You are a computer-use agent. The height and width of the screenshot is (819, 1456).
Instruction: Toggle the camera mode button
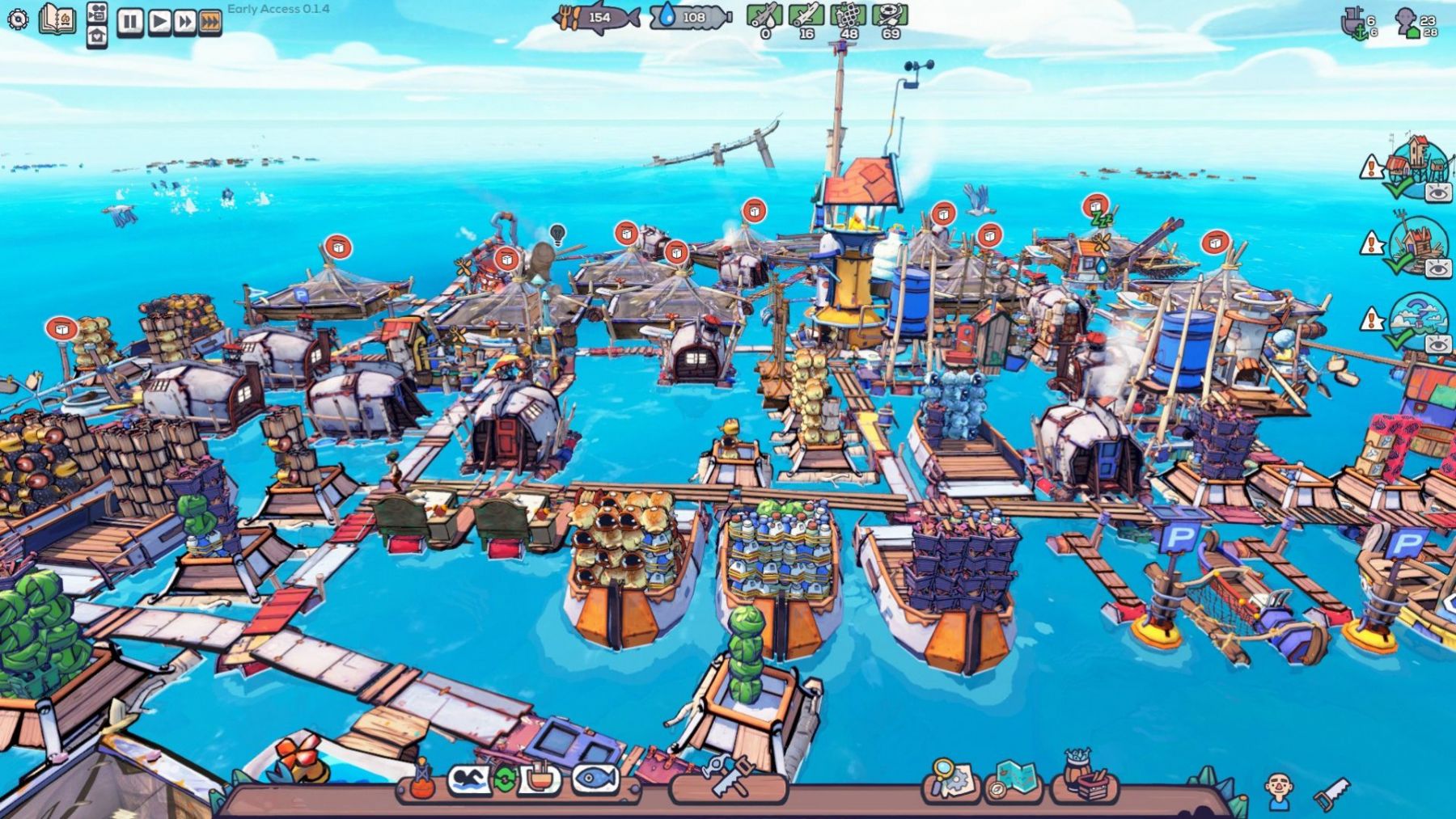click(97, 12)
